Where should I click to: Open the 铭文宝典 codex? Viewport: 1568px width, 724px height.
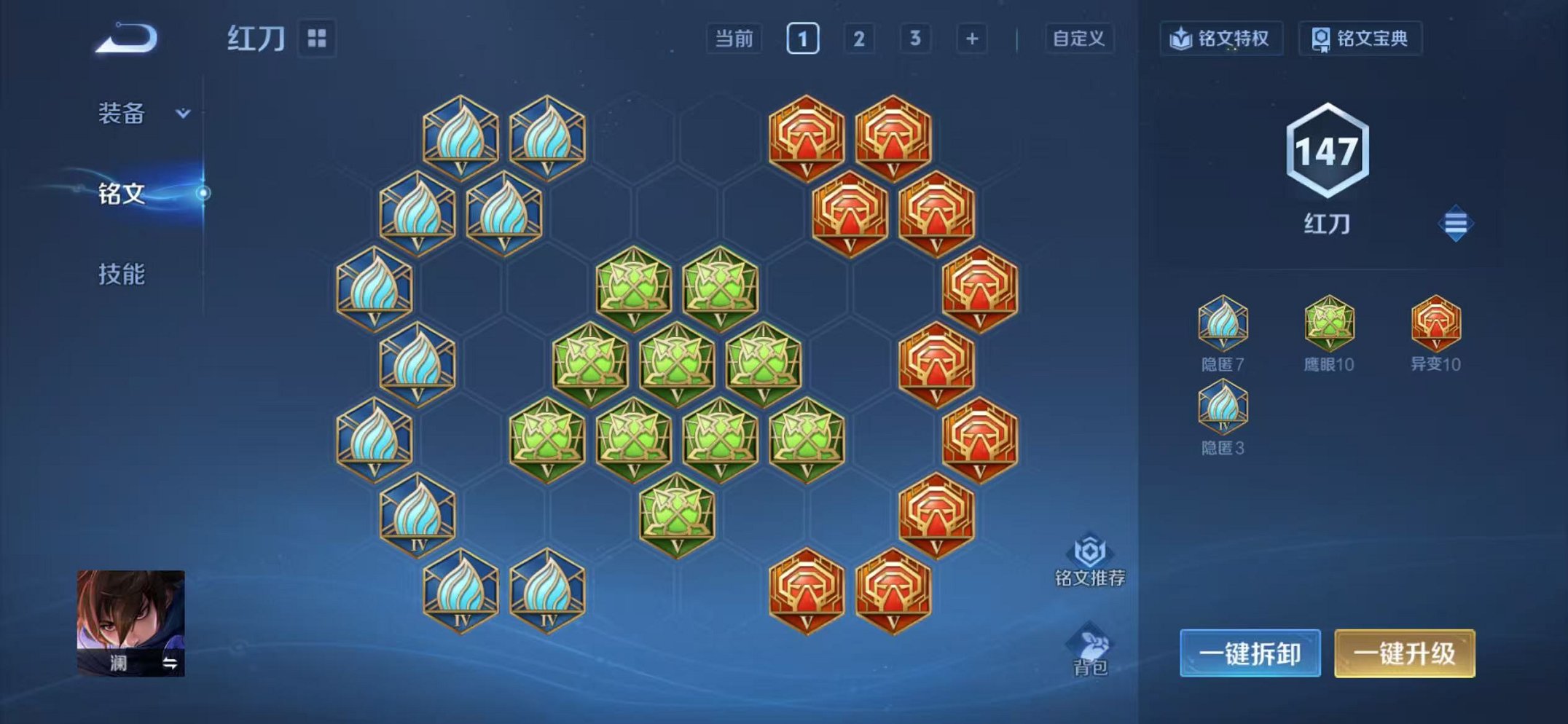pos(1363,40)
